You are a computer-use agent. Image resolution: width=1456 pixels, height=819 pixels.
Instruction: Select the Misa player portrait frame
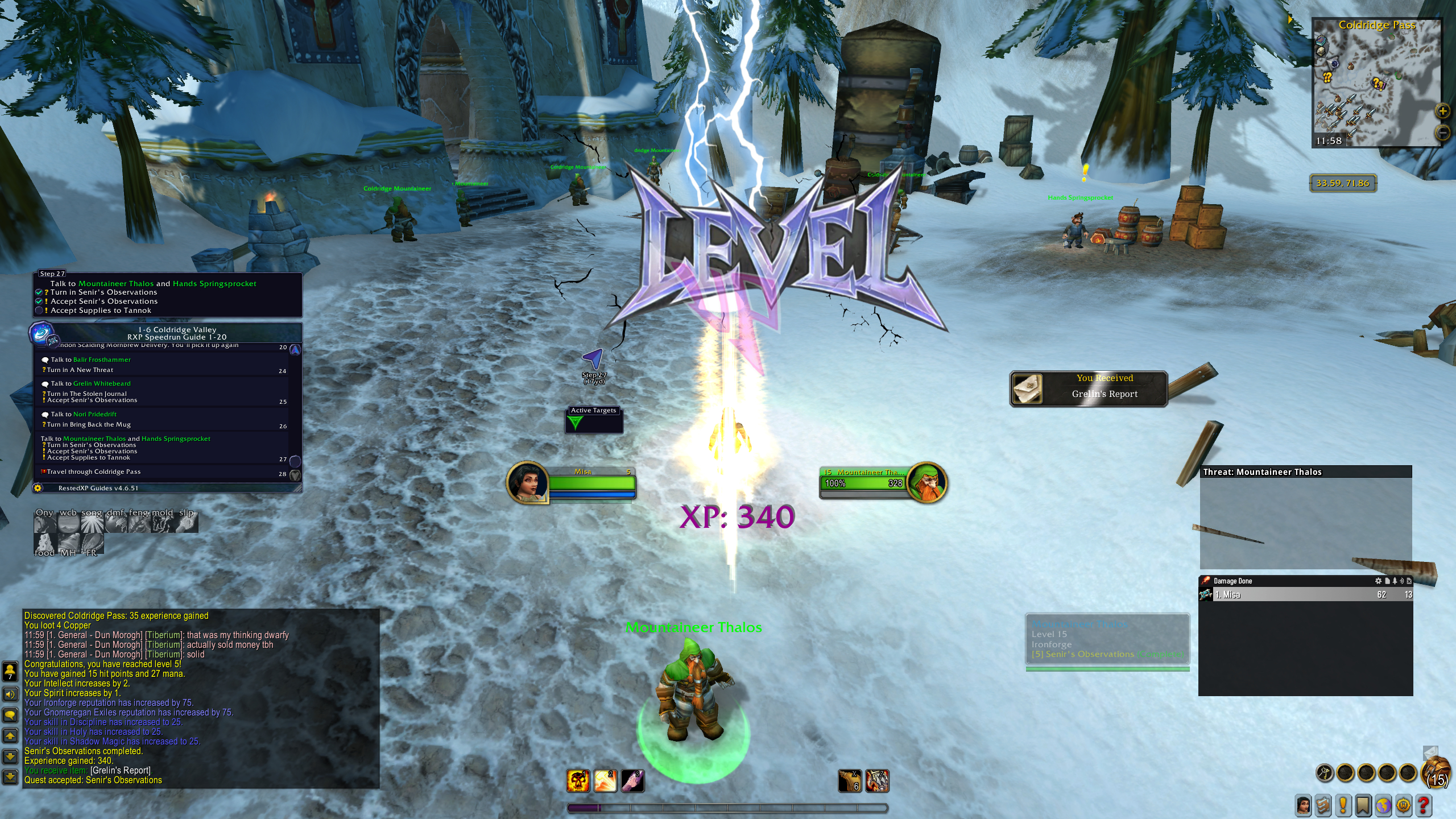point(528,482)
